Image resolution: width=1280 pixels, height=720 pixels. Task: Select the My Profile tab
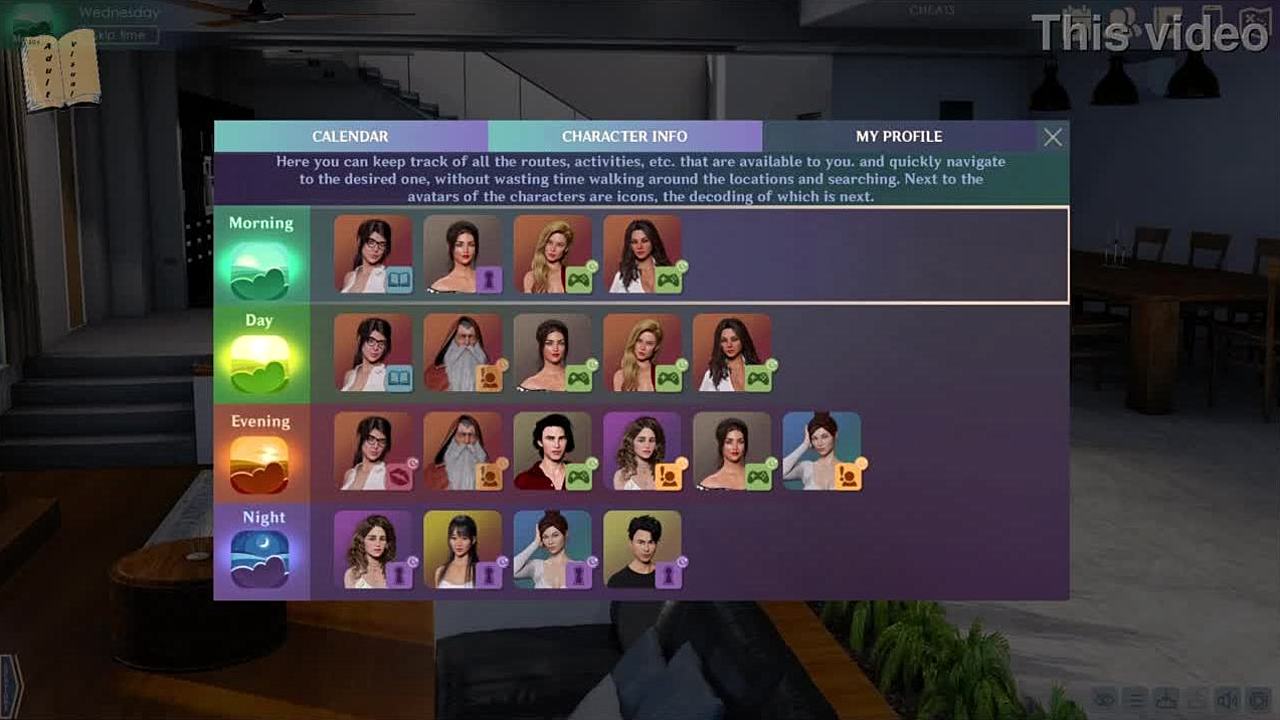898,136
